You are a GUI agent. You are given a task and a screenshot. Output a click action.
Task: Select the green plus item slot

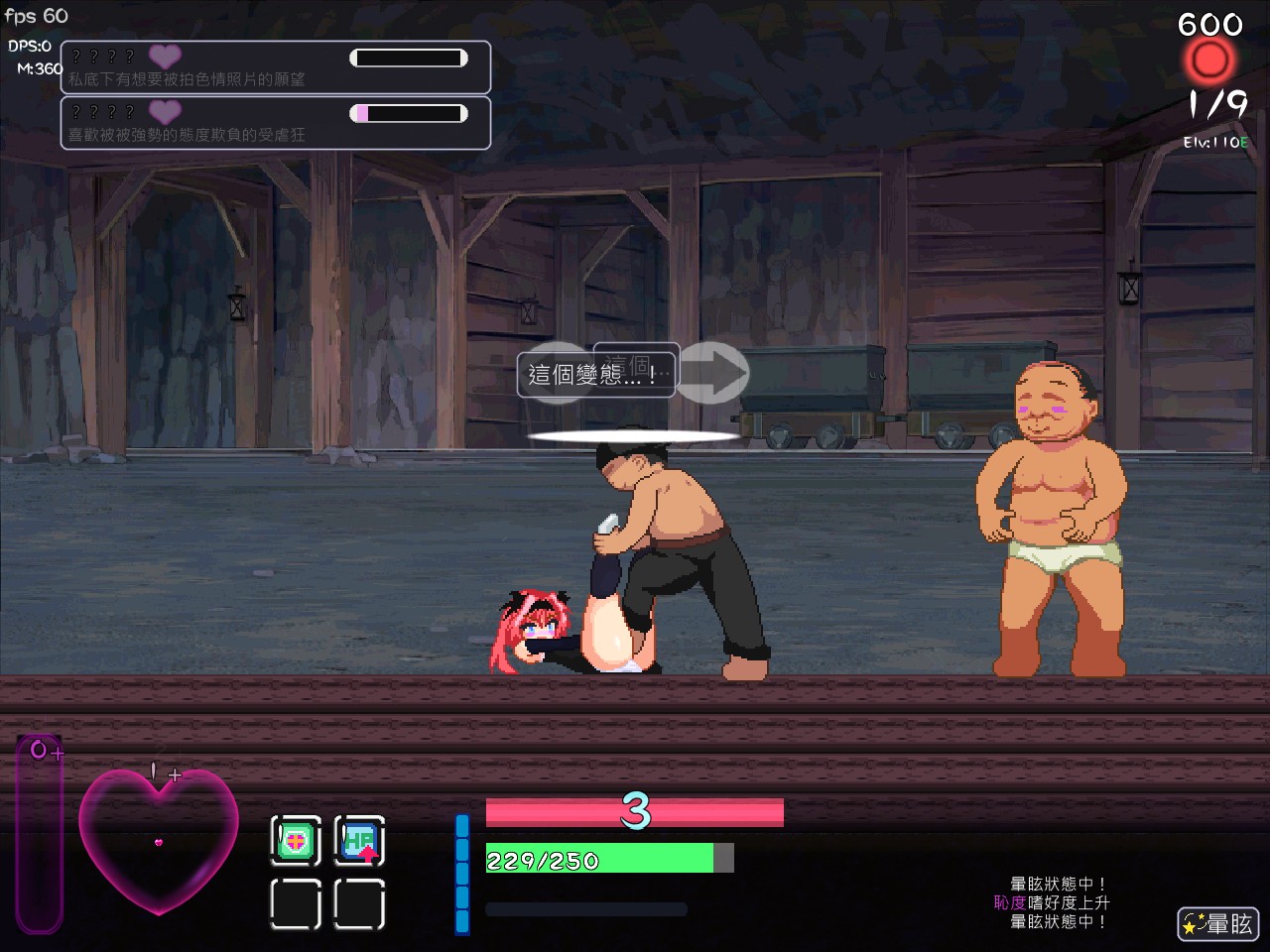pyautogui.click(x=296, y=842)
